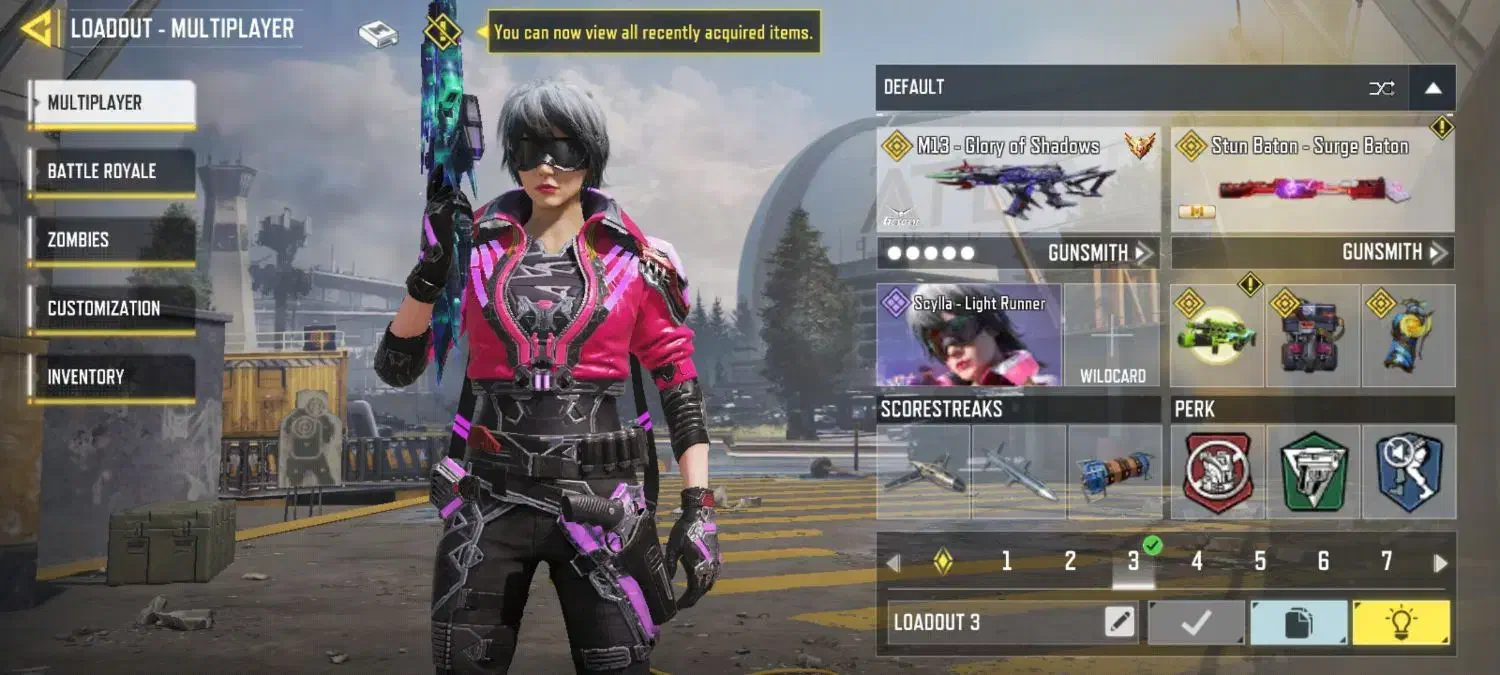Choose loadout number 1
This screenshot has width=1500, height=675.
point(1006,562)
